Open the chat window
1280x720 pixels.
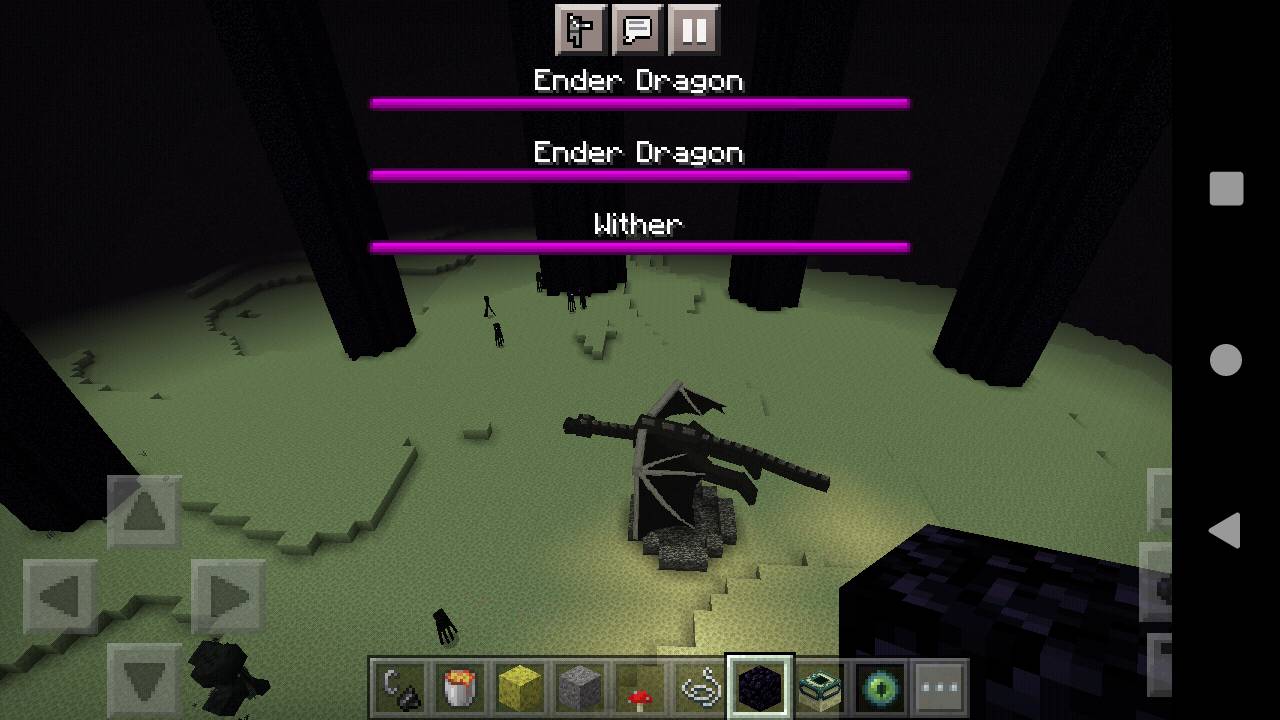coord(638,29)
